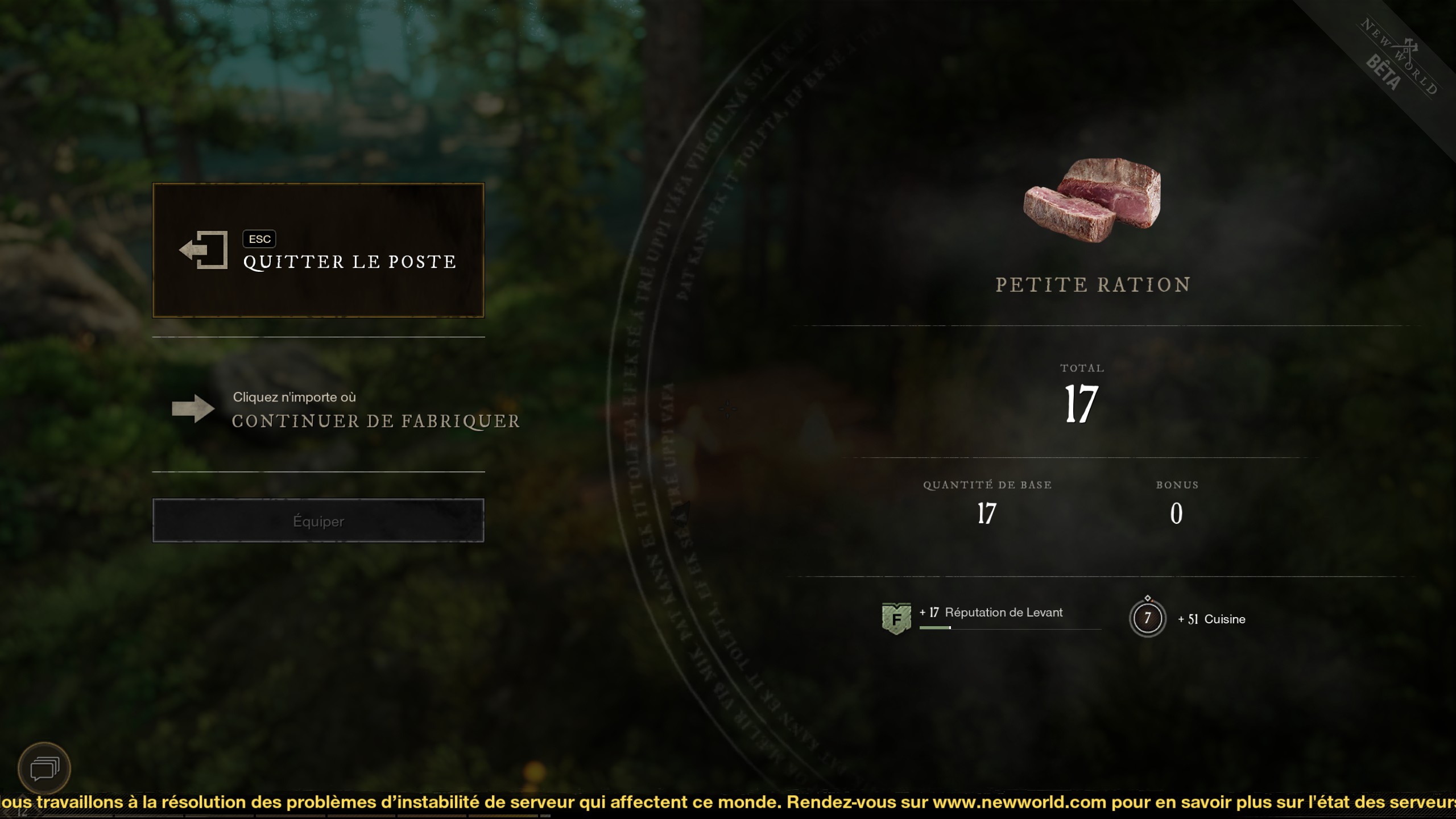Select the Équiper button
Screen dimensions: 1456x819
tap(318, 520)
